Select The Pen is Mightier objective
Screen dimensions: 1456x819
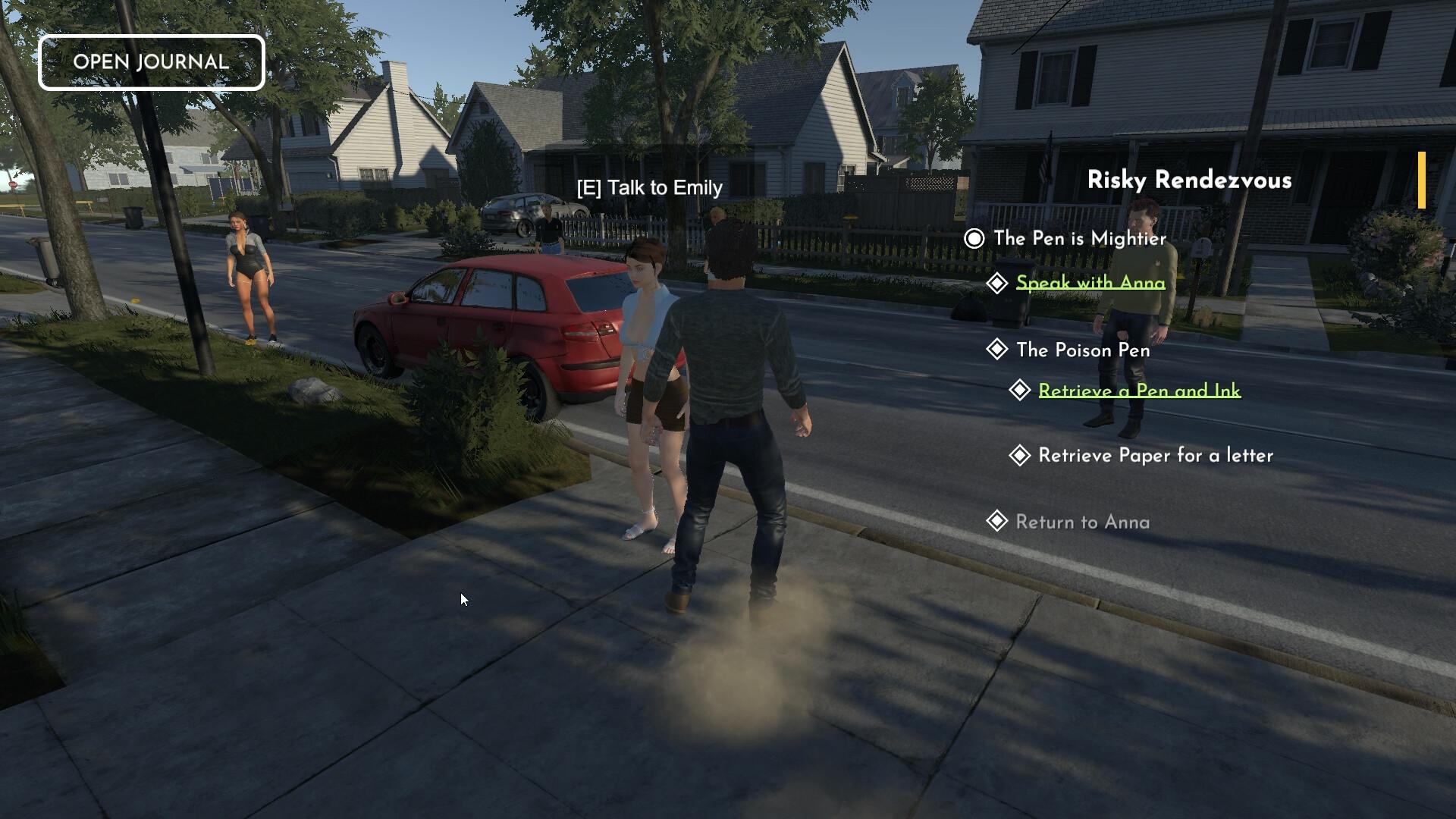(x=1079, y=239)
